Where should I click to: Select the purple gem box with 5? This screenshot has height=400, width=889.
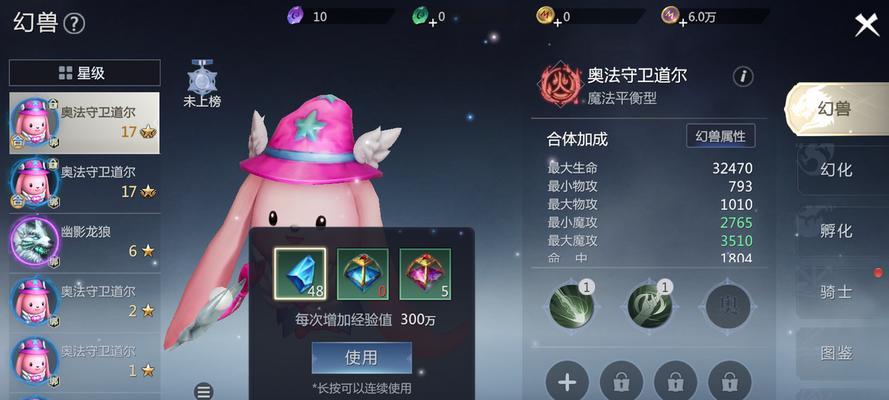point(425,273)
